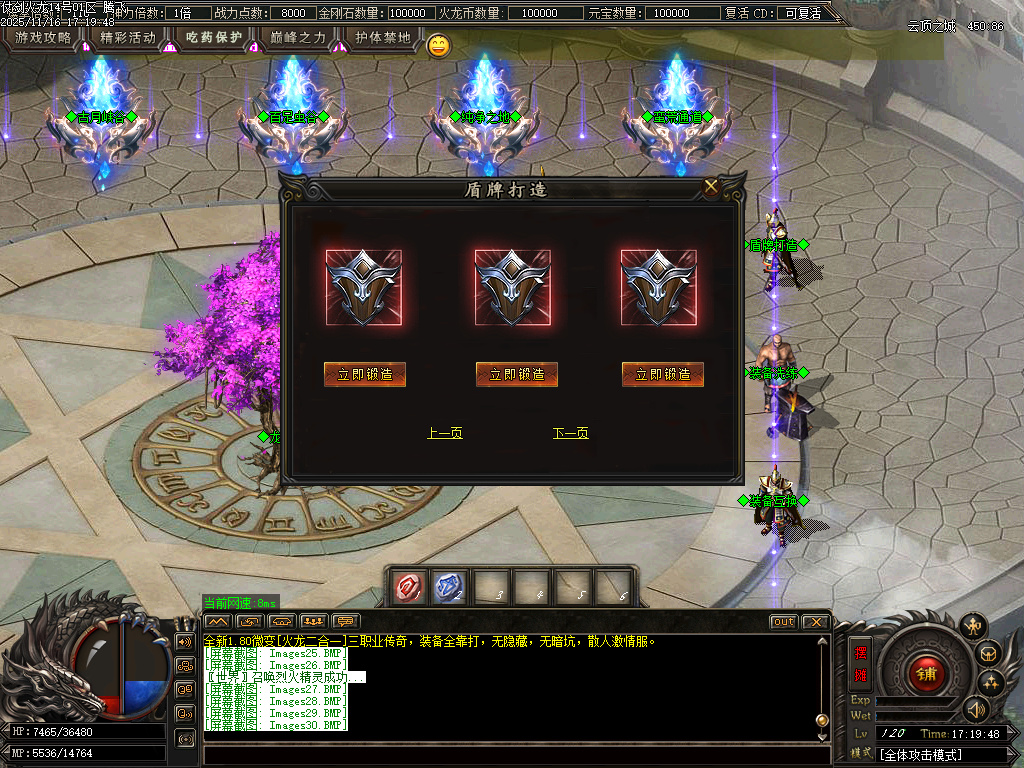Open the 巅峰之力 peak power menu
Screen dimensions: 1024x768
pos(299,38)
